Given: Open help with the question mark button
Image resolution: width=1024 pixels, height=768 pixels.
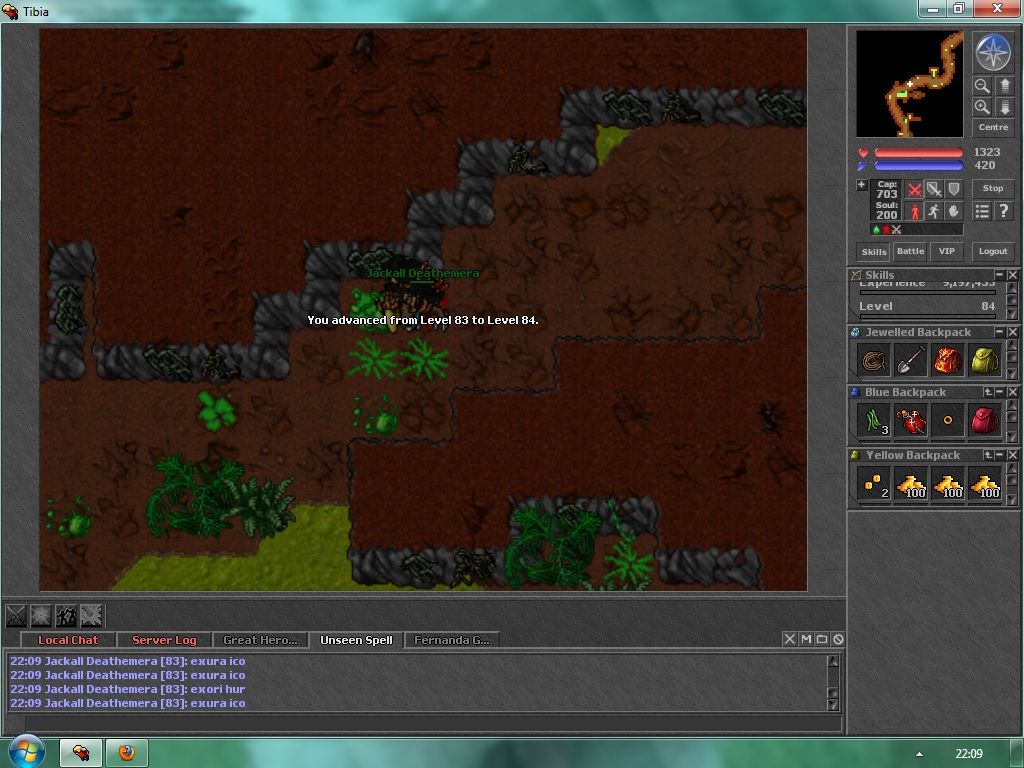Looking at the screenshot, I should 1003,211.
